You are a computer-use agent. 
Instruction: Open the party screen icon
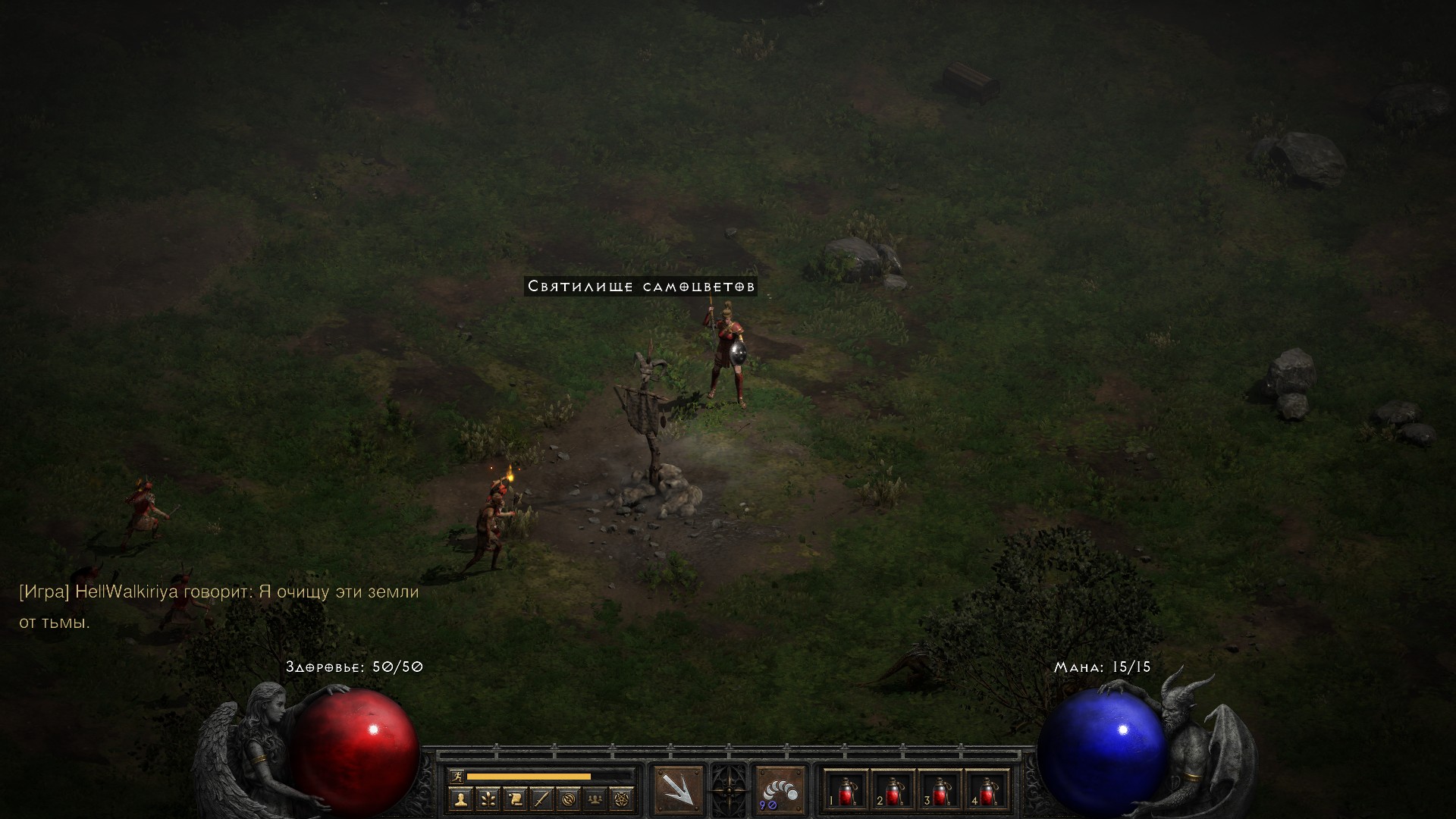(597, 799)
